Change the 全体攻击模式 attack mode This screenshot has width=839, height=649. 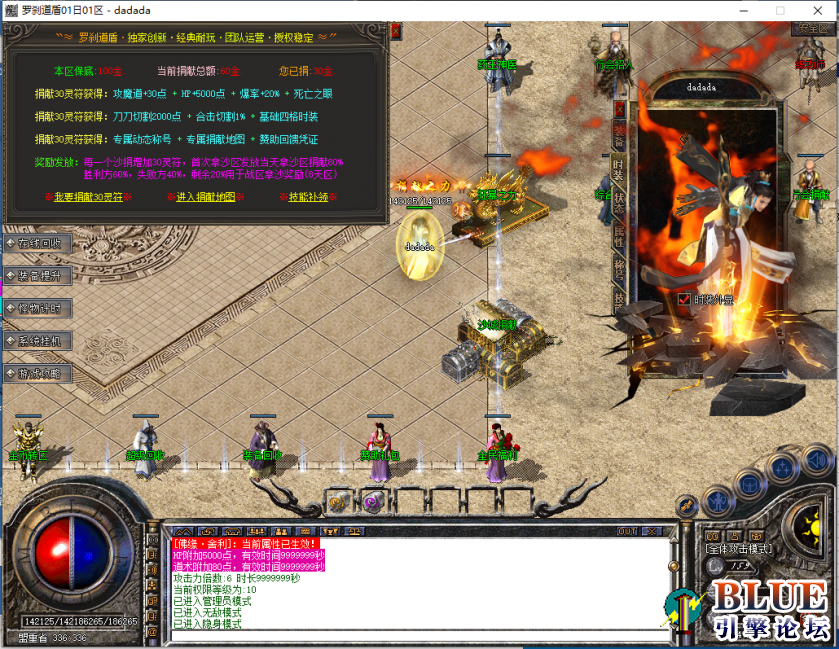coord(736,549)
